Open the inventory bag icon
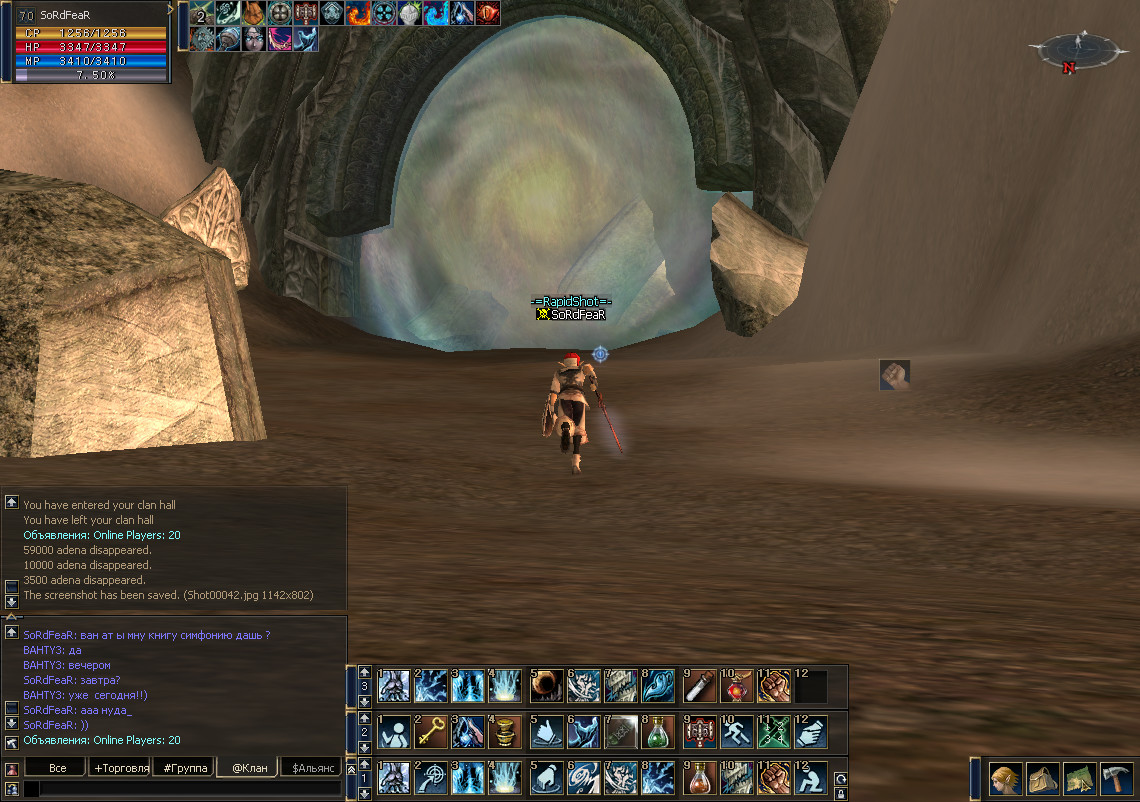Image resolution: width=1140 pixels, height=802 pixels. pos(1043,778)
